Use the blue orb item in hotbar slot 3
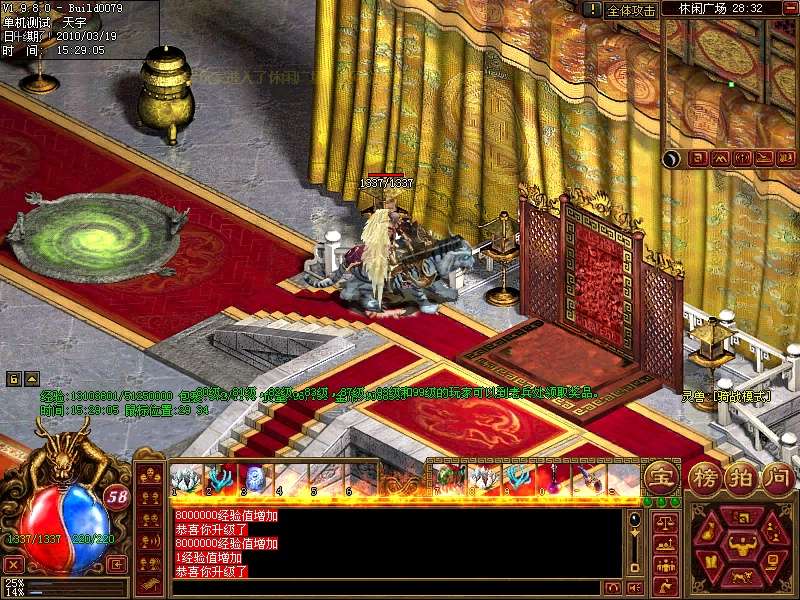This screenshot has width=800, height=600. [252, 478]
